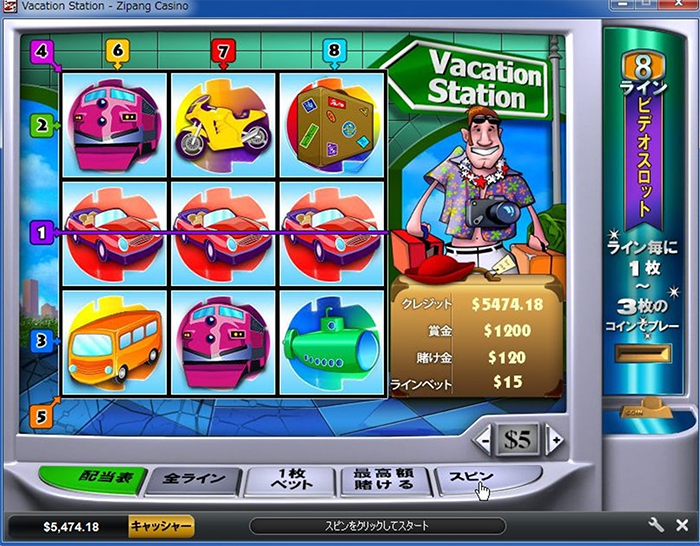
Task: Select payline marker number 6
Action: 118,48
